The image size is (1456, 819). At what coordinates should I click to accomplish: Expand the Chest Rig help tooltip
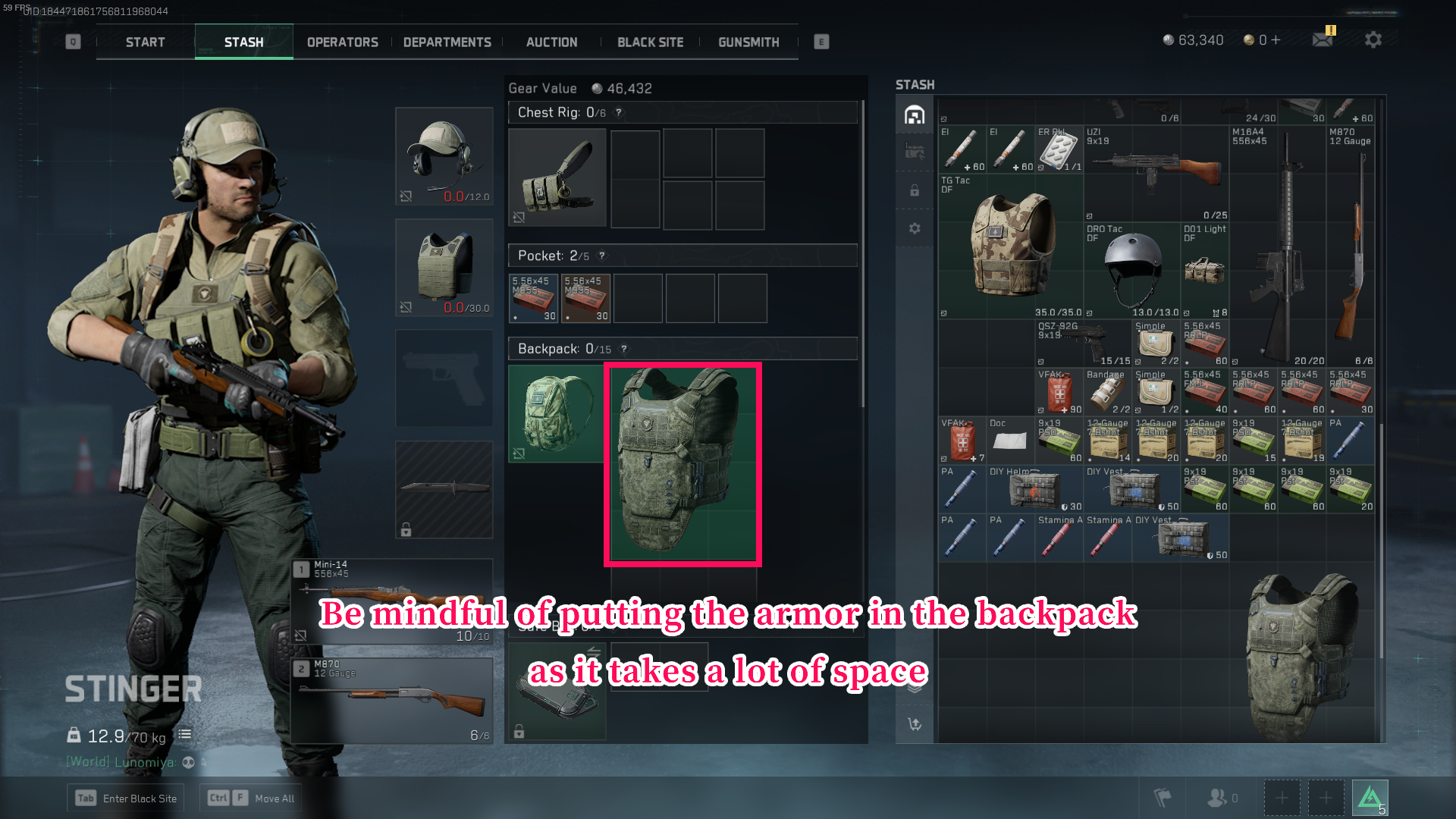click(x=620, y=112)
